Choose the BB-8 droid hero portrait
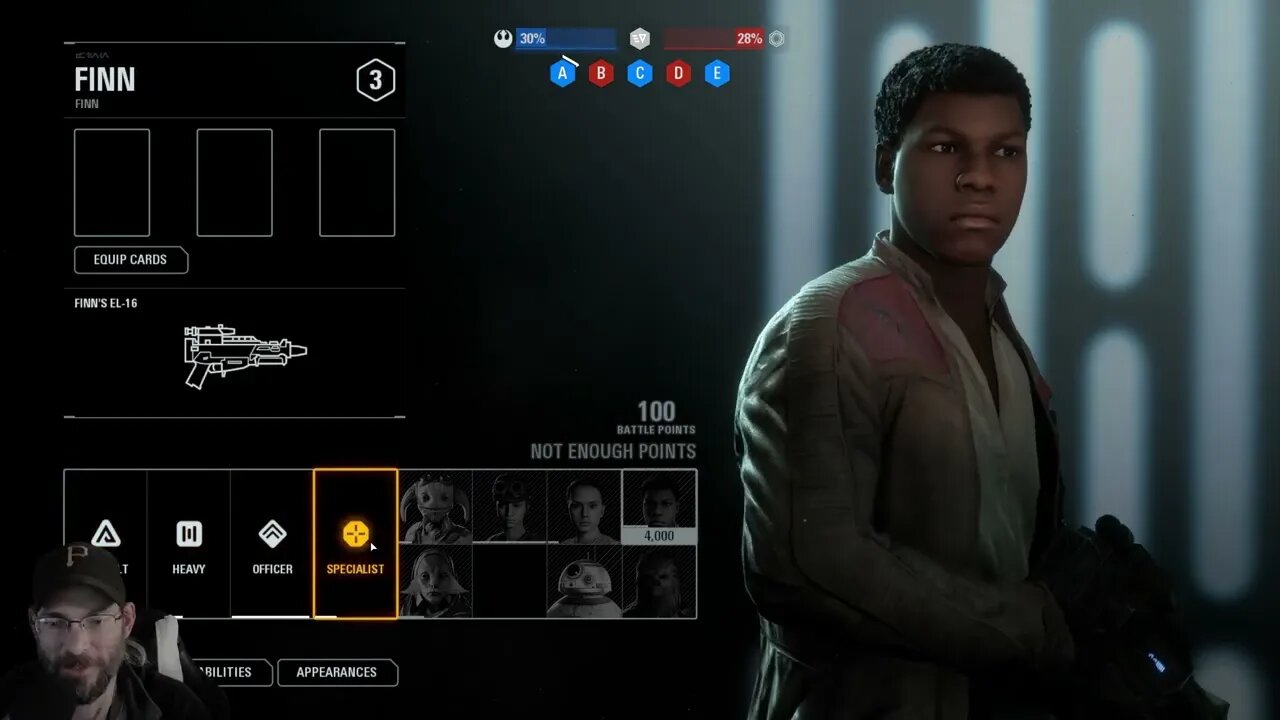This screenshot has height=720, width=1280. click(x=584, y=581)
